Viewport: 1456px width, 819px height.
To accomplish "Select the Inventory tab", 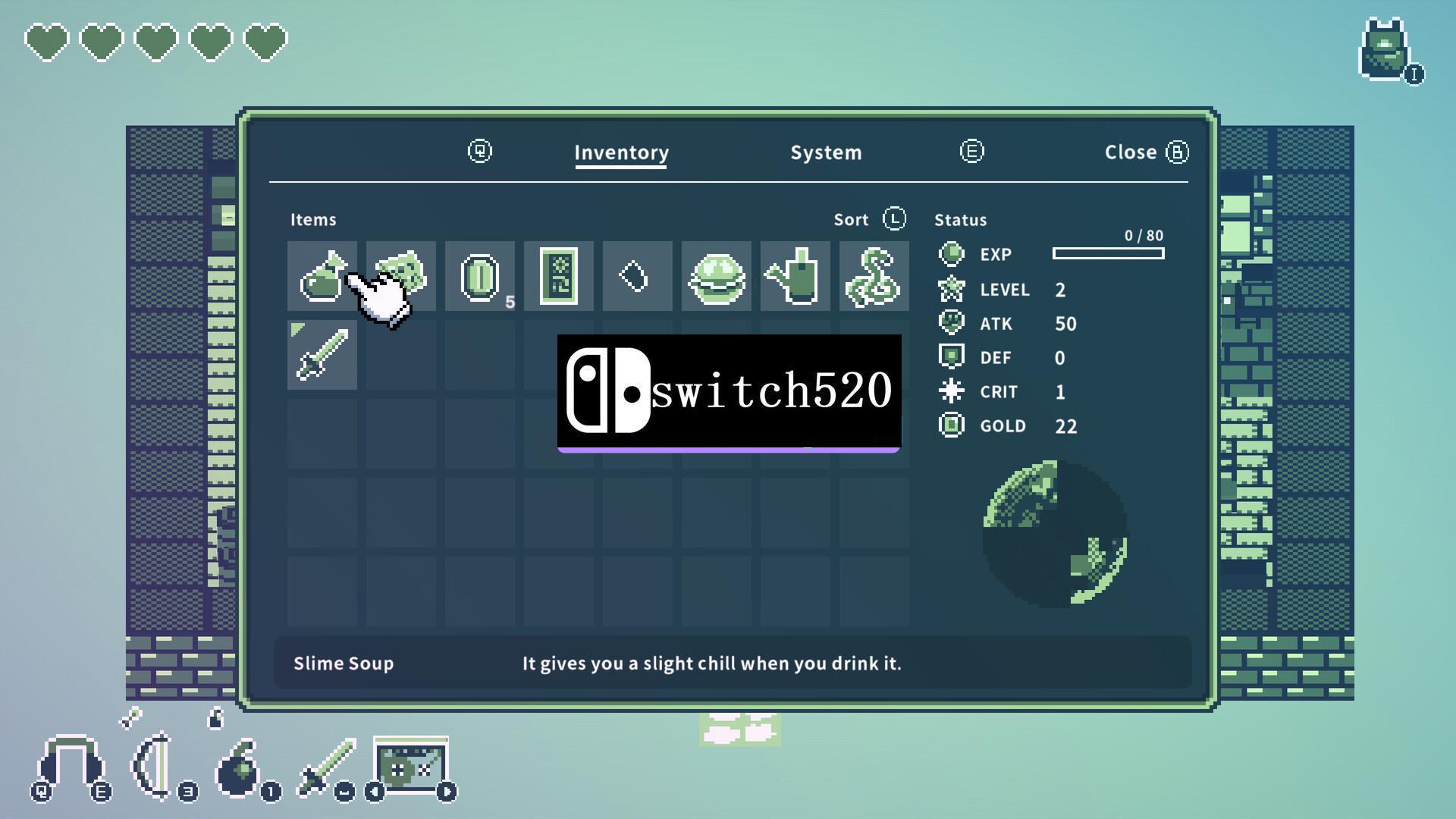I will [621, 152].
